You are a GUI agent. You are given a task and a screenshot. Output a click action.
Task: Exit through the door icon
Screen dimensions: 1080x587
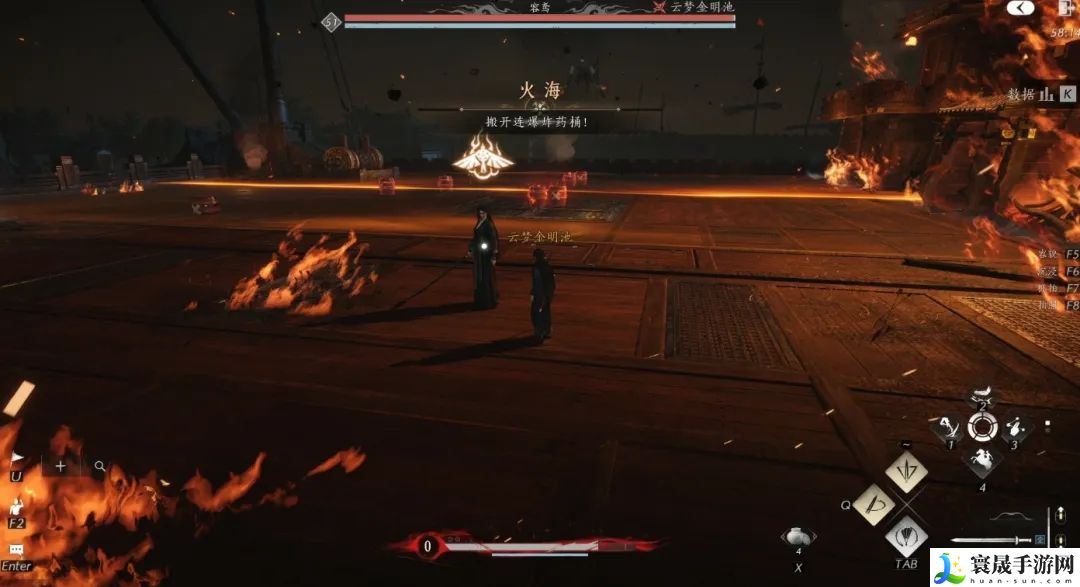coord(1064,8)
